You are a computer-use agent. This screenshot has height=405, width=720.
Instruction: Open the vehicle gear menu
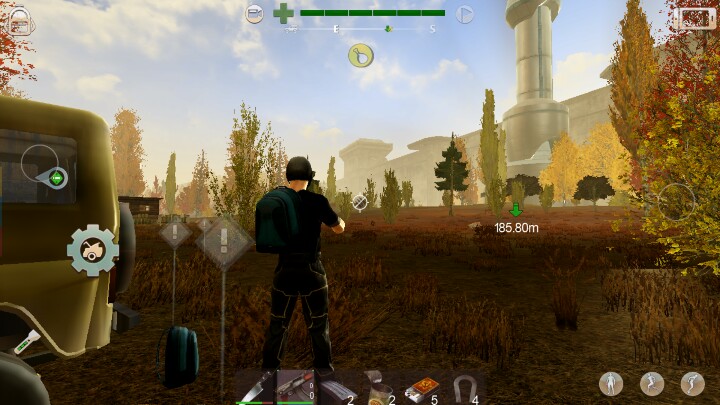[92, 250]
